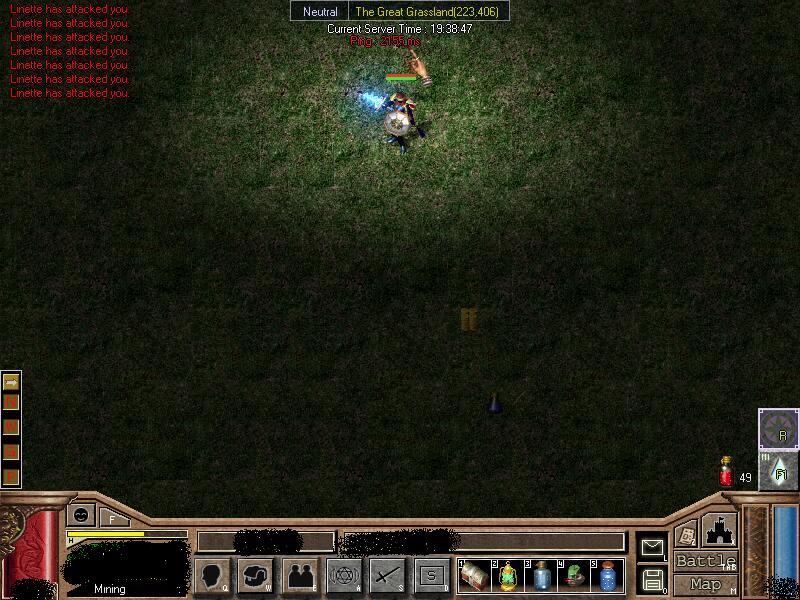Open the Map button
Screen dimensions: 800x600
pyautogui.click(x=705, y=584)
